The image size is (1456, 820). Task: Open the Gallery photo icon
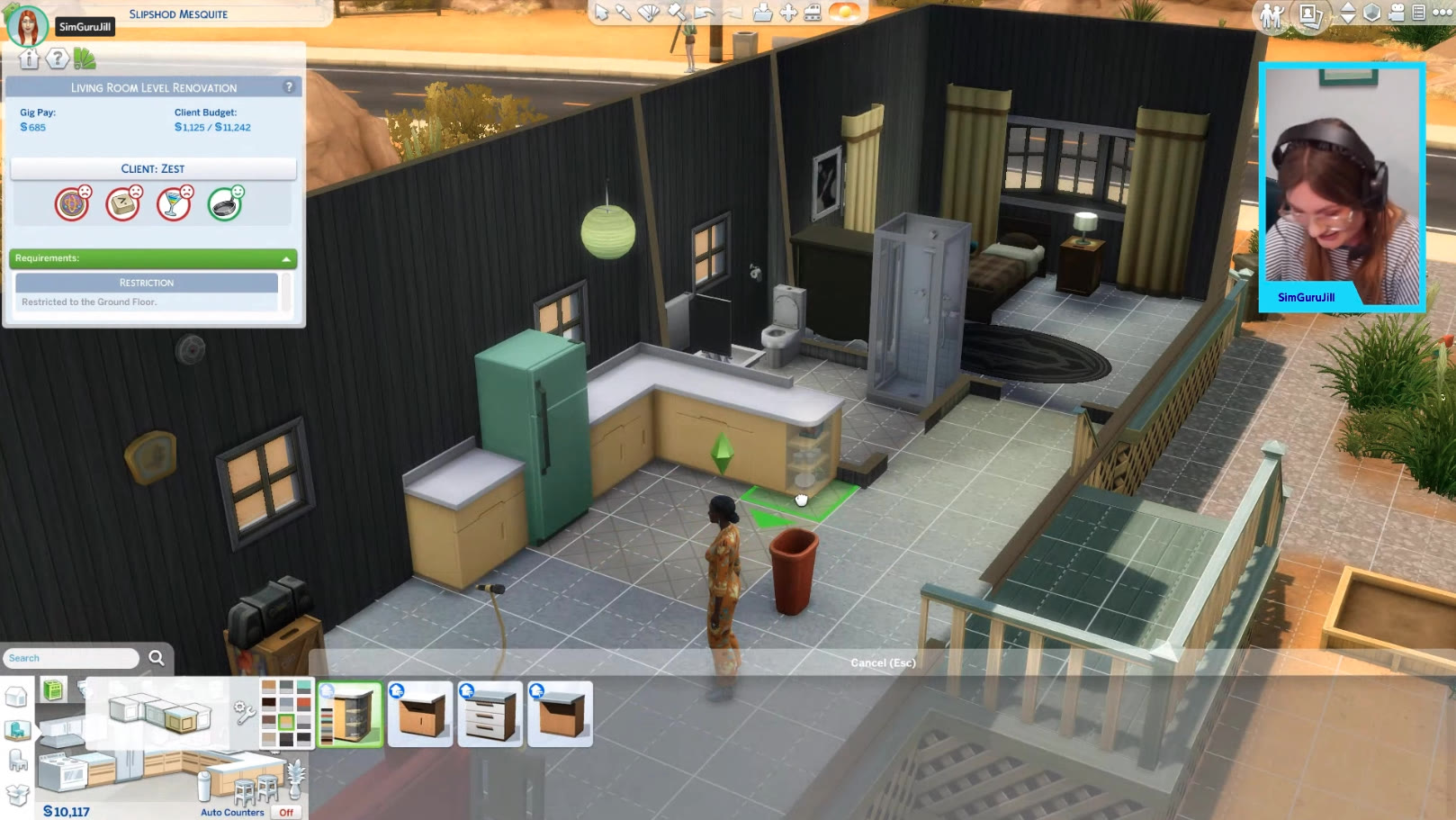tap(1310, 15)
